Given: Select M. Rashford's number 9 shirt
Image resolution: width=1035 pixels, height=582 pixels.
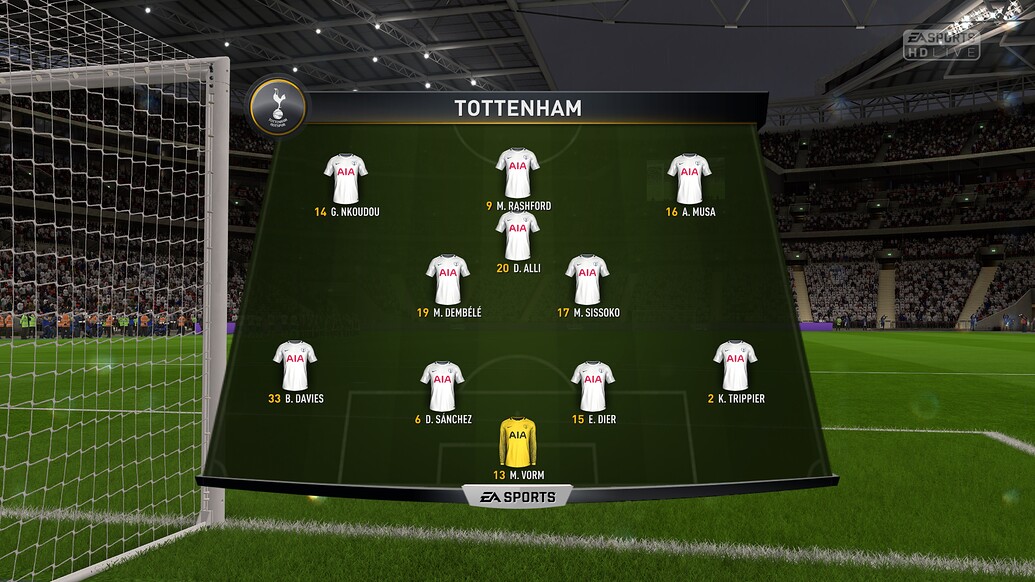Looking at the screenshot, I should 517,173.
